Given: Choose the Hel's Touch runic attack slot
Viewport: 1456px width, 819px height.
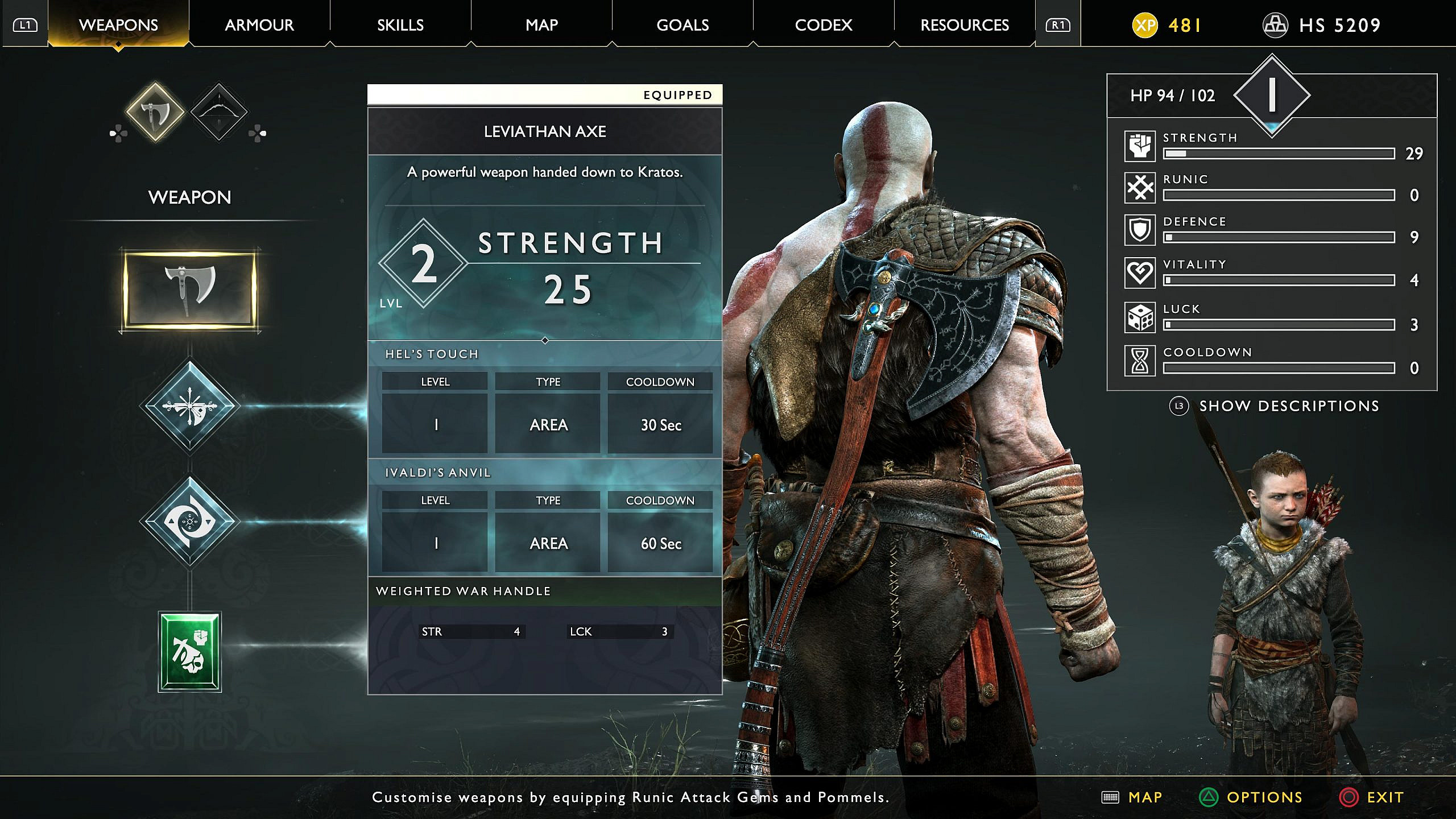Looking at the screenshot, I should [x=189, y=406].
